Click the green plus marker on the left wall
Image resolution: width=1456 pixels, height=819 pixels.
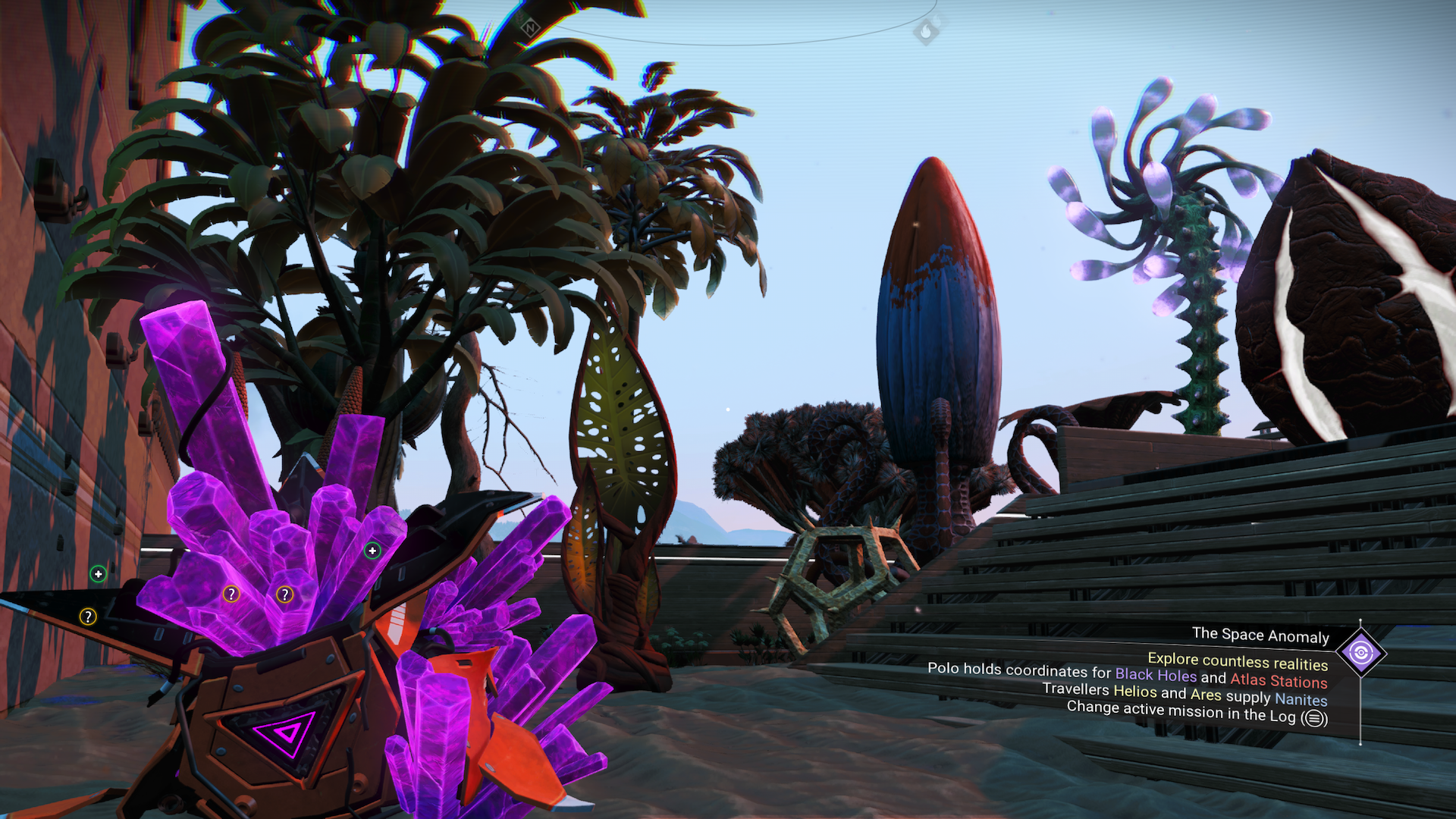pos(99,573)
